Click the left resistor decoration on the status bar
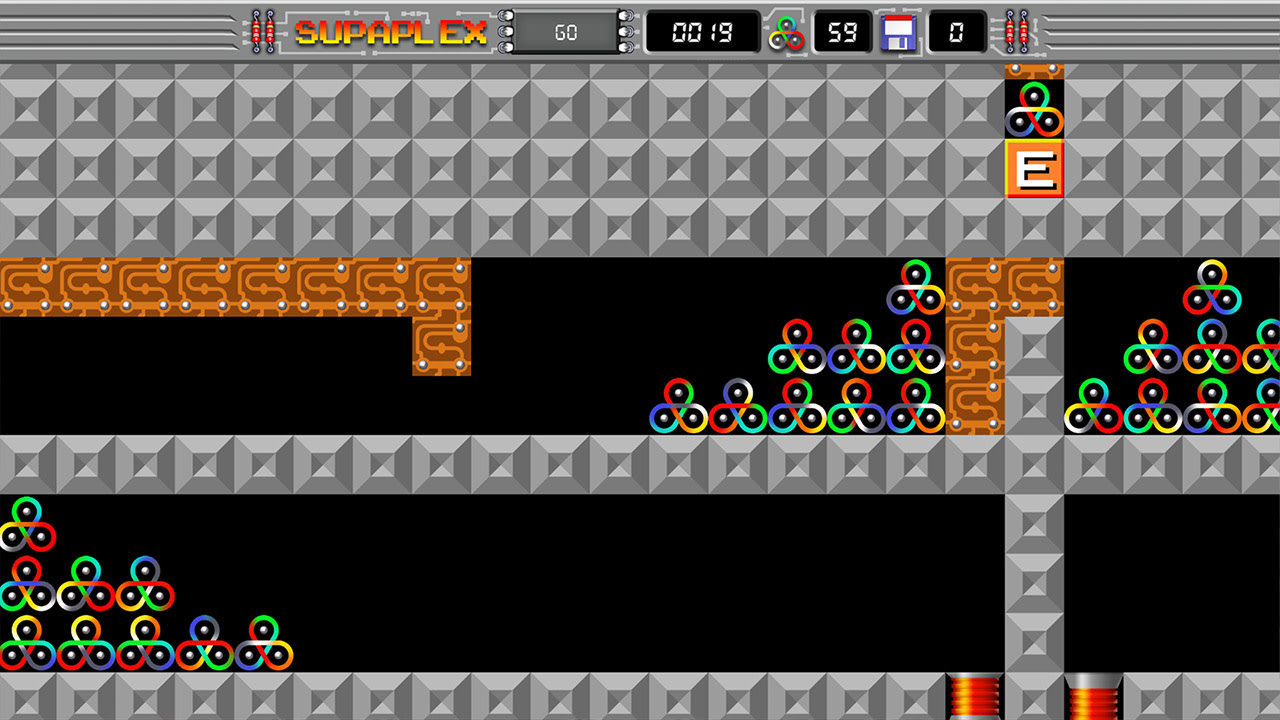Screen dimensions: 1280x720 coord(262,28)
